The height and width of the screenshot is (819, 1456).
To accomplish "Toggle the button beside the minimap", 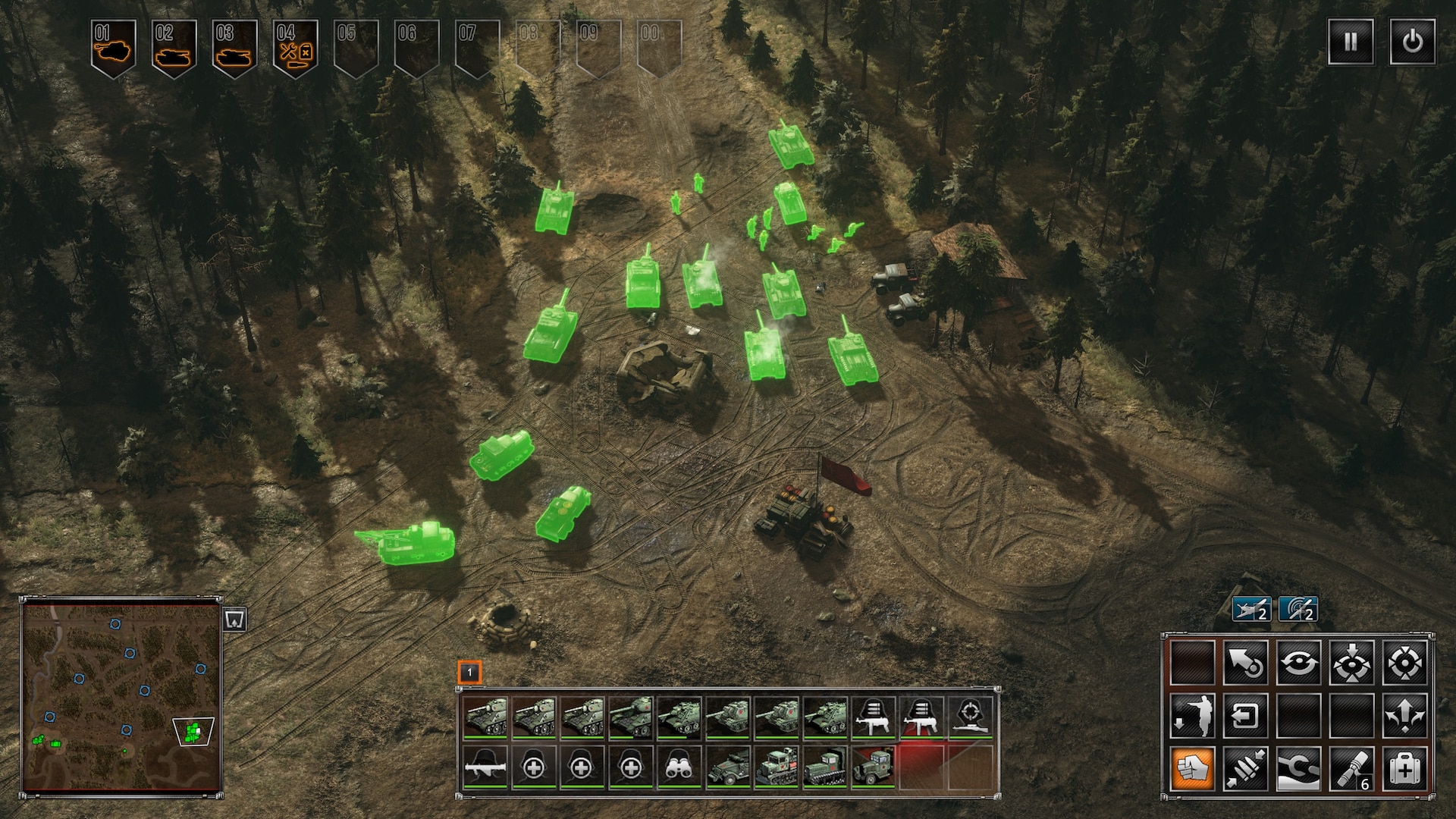I will pyautogui.click(x=235, y=620).
